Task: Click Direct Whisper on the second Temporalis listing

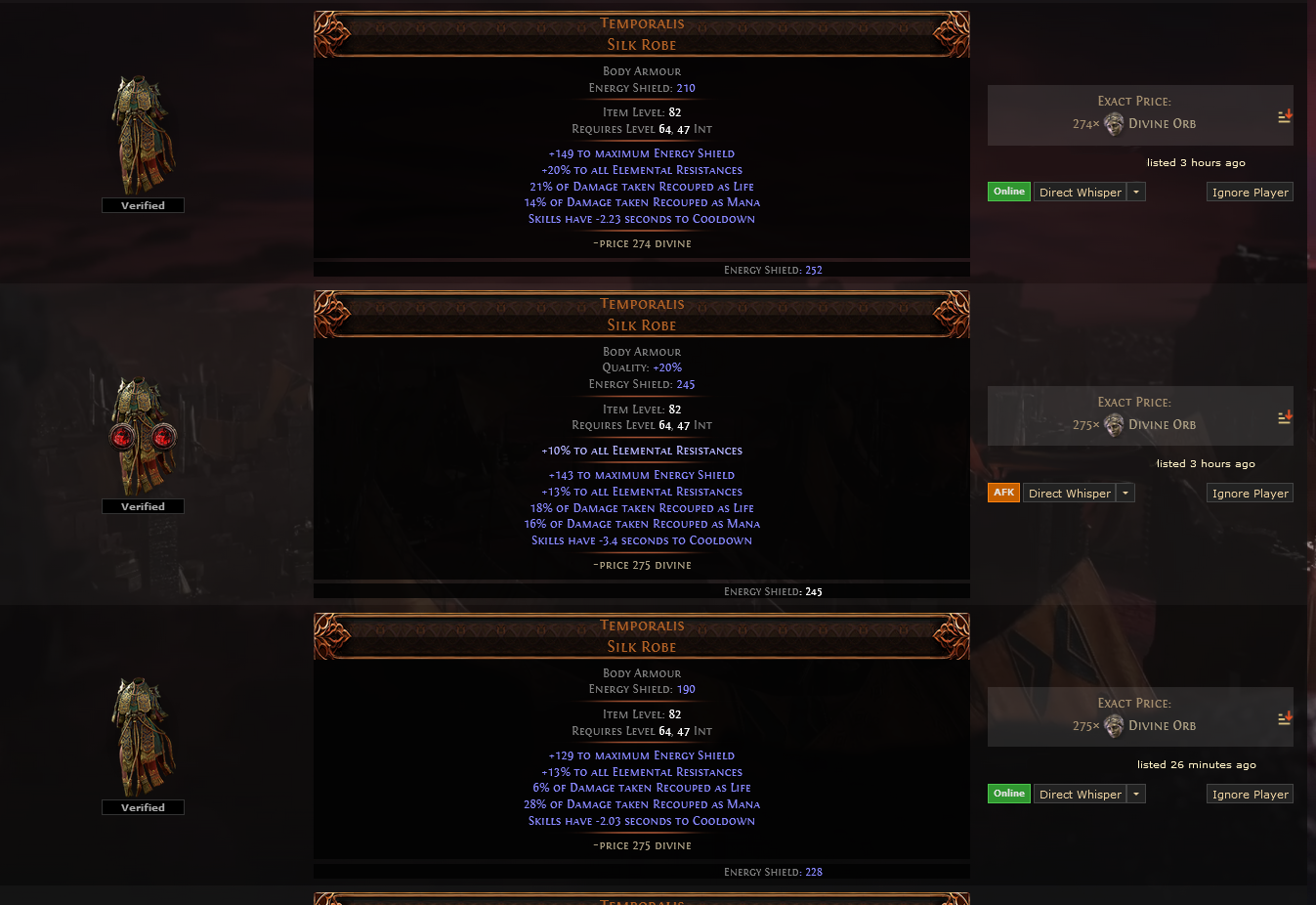Action: (1070, 493)
